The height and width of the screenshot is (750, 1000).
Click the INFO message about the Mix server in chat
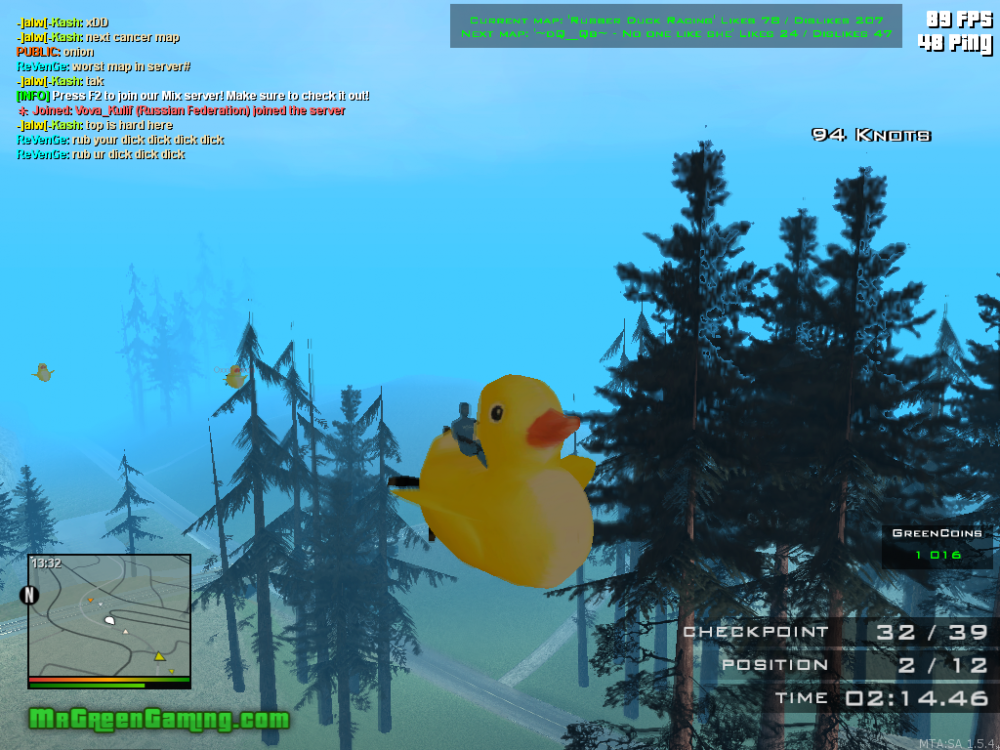(x=193, y=96)
